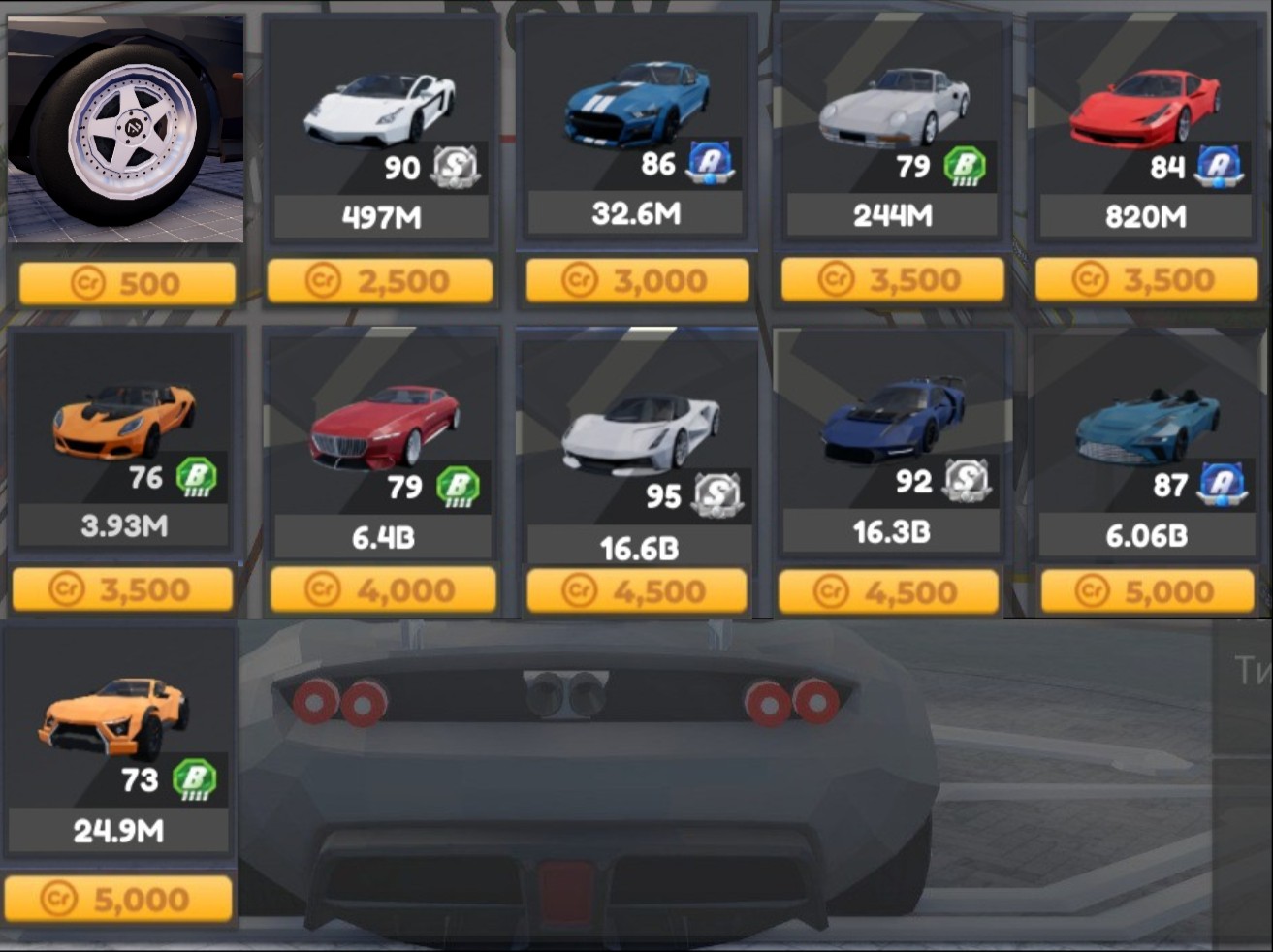The height and width of the screenshot is (952, 1273).
Task: Buy the red 820M car for 3,500
Action: click(1146, 279)
